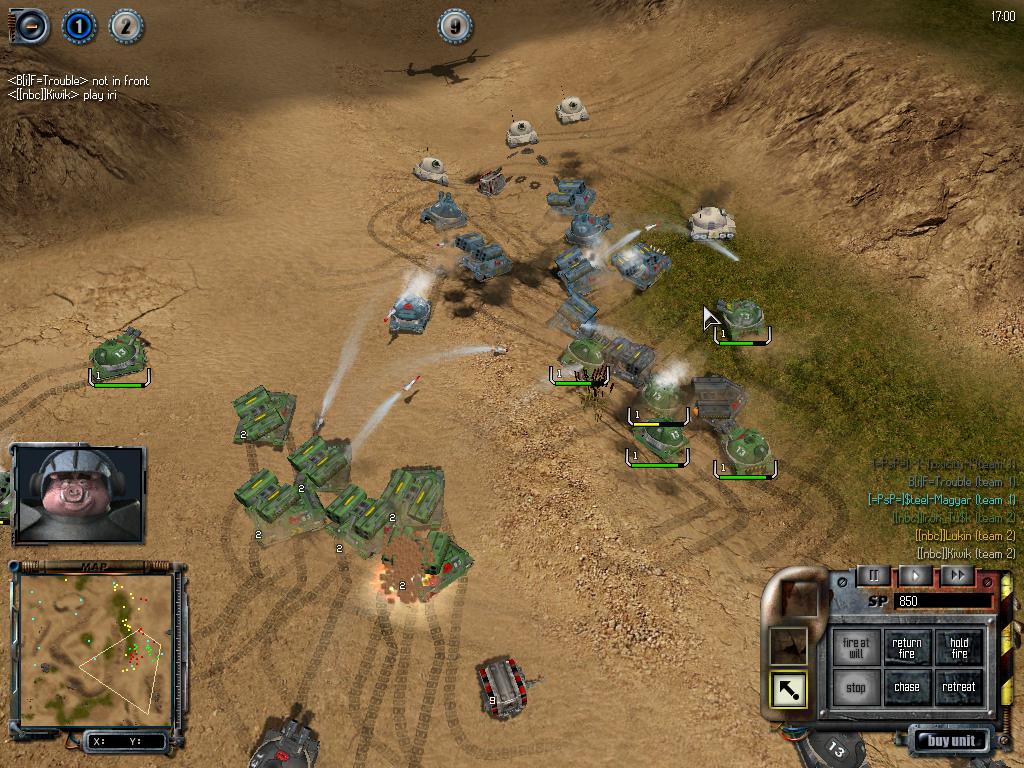Click the minus collapse button beside group badges
The height and width of the screenshot is (768, 1024).
(33, 26)
